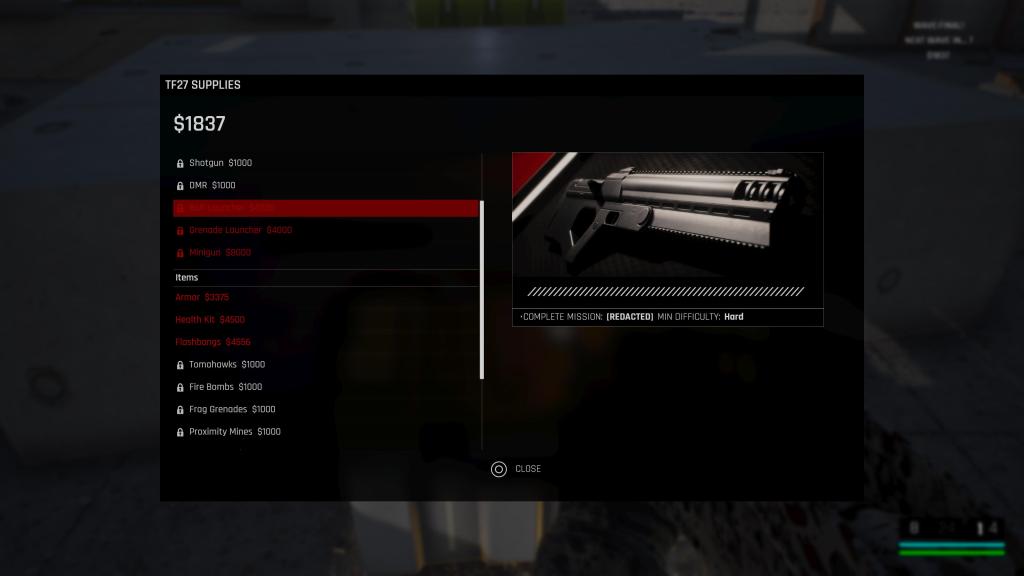The image size is (1024, 576).
Task: Click the highlighted red launcher row
Action: 325,208
